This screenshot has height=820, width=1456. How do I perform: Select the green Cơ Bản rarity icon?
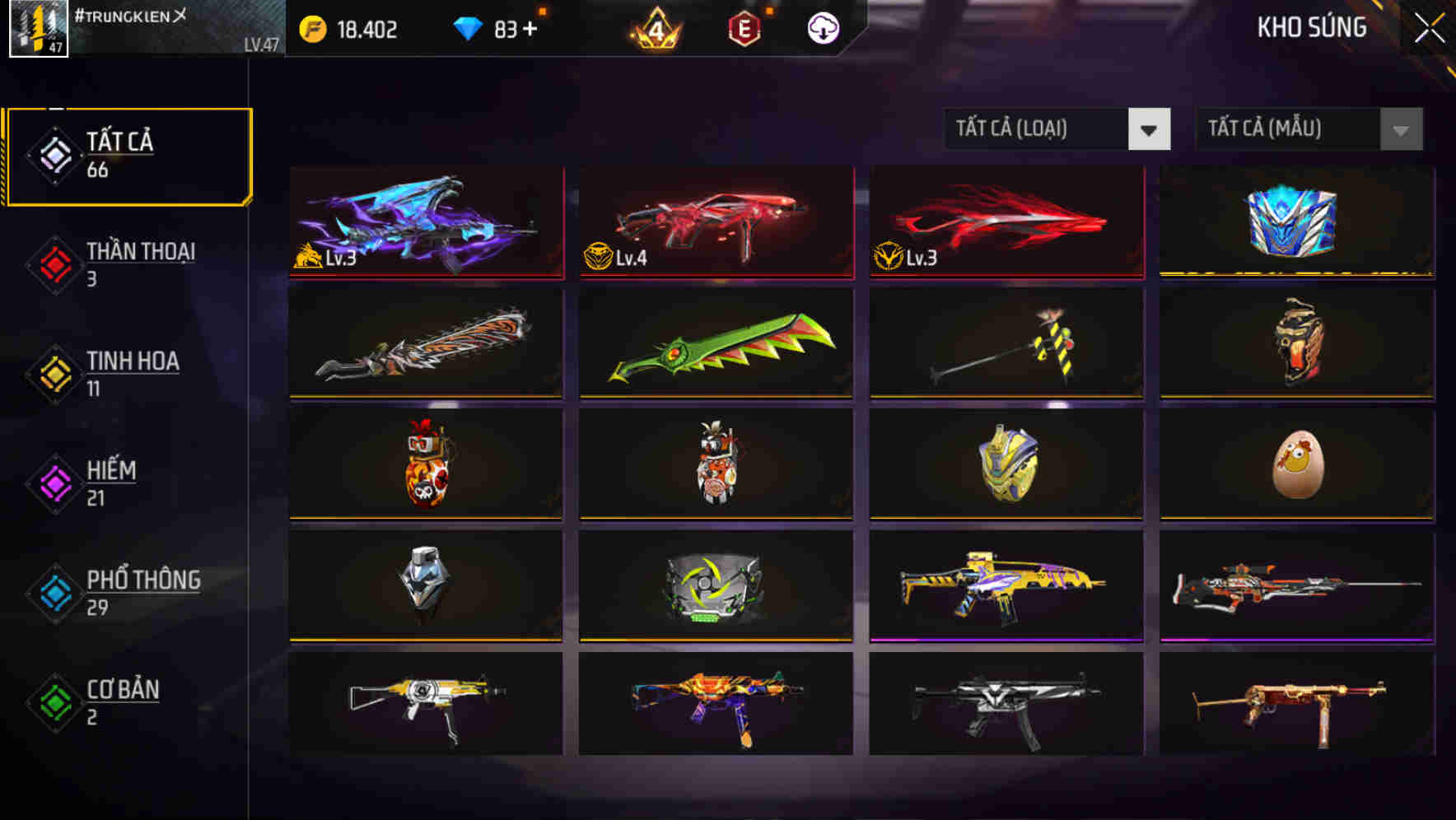(51, 702)
